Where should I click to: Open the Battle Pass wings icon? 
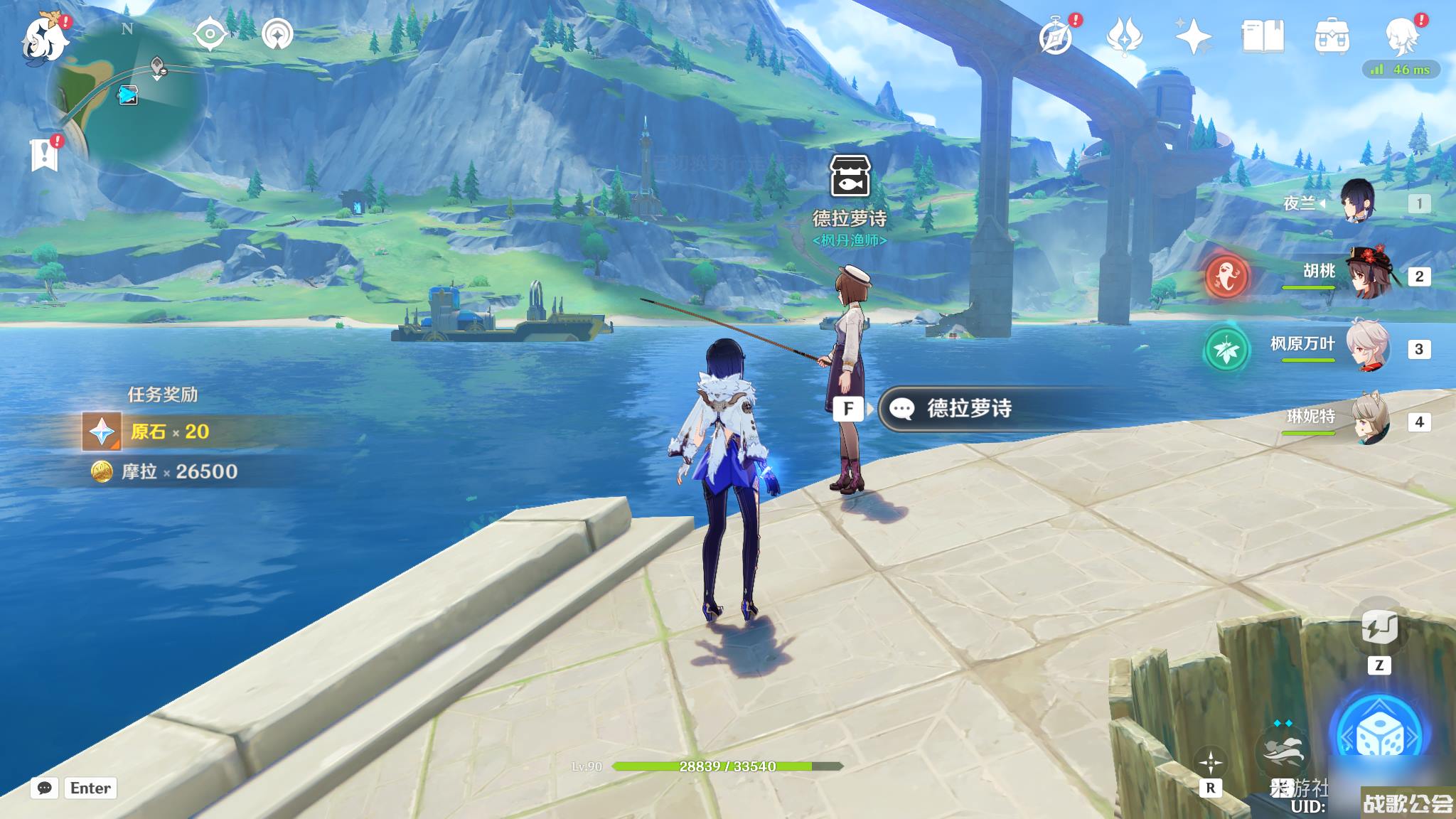[1124, 36]
